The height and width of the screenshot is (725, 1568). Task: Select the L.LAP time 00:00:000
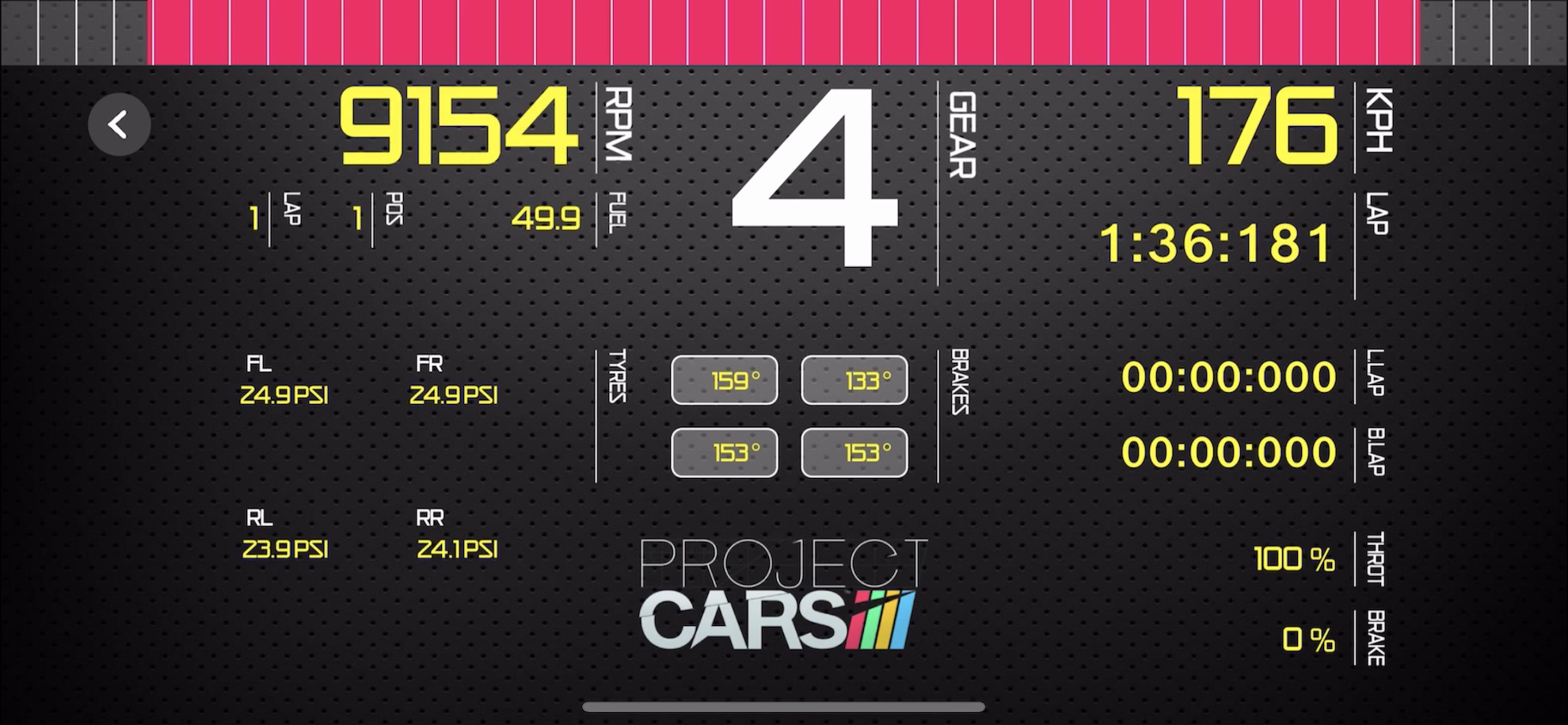click(1227, 378)
